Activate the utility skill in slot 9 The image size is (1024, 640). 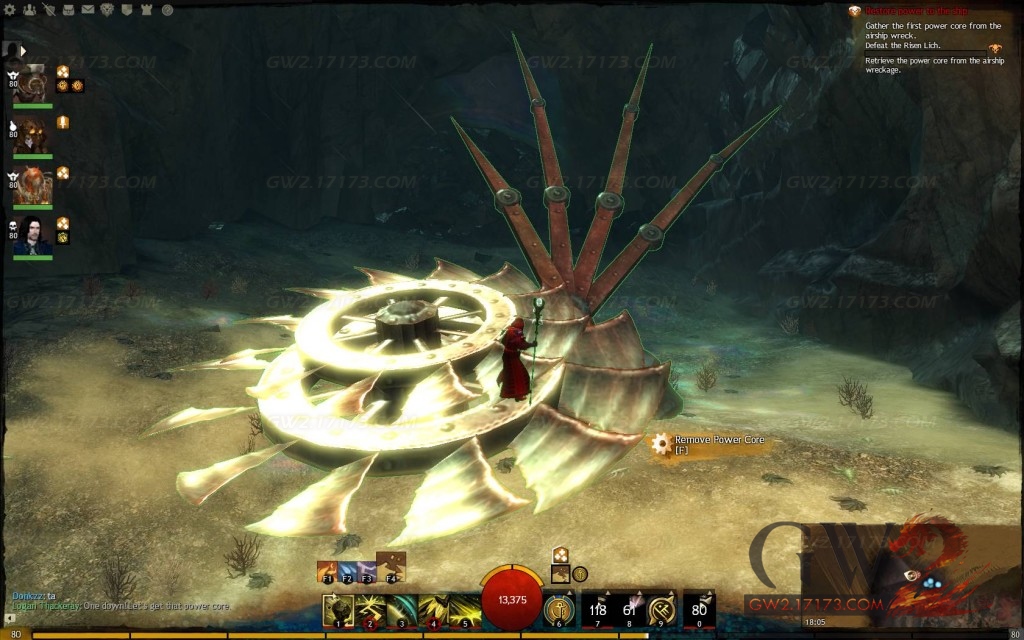(660, 610)
